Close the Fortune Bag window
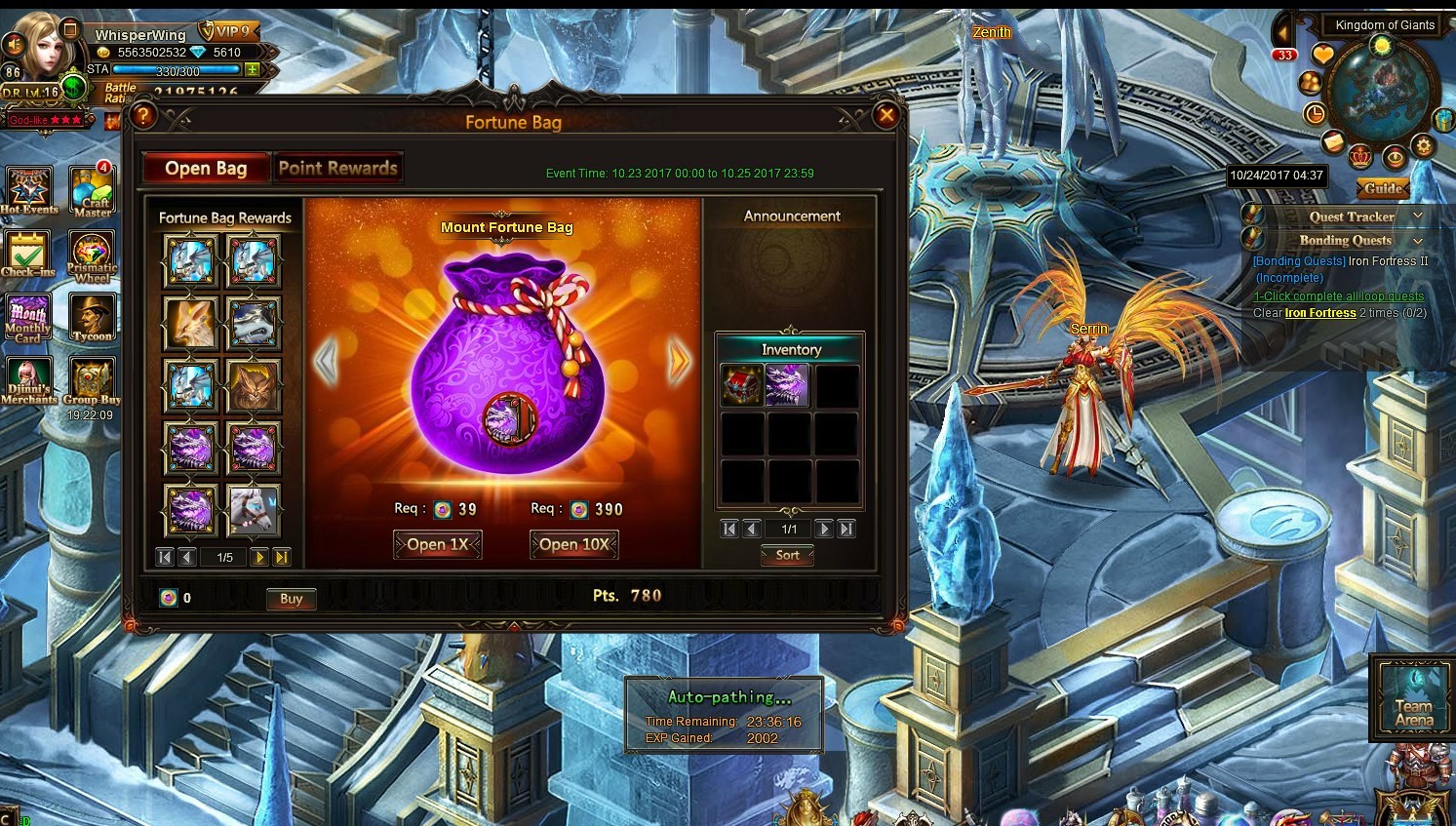This screenshot has height=826, width=1456. tap(885, 116)
